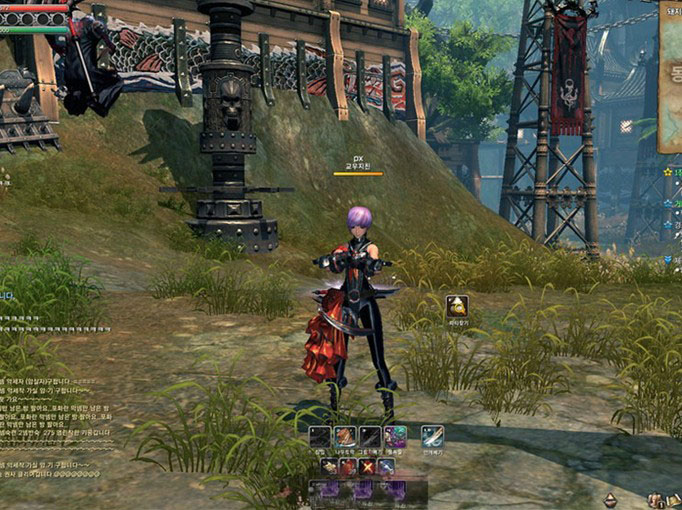This screenshot has height=510, width=682.
Task: Select the player portrait frame
Action: (35, 14)
